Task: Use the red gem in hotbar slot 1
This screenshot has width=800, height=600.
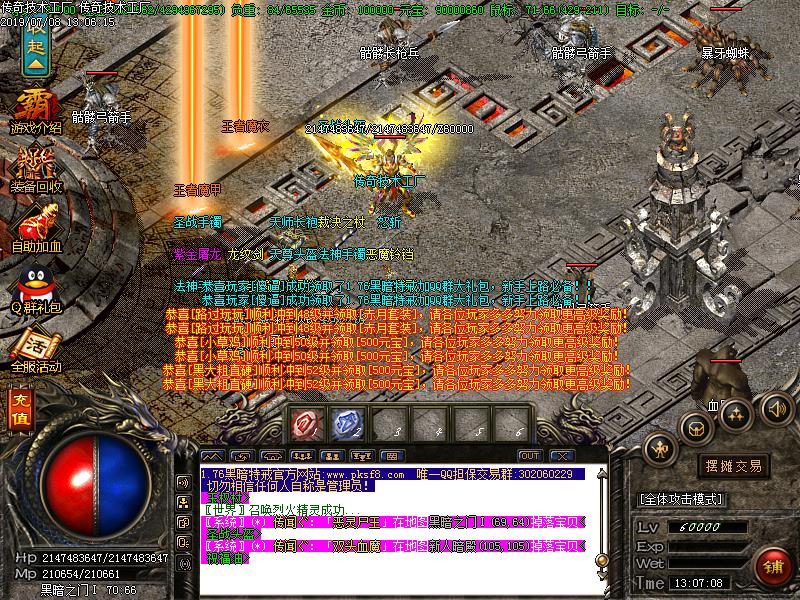Action: [x=304, y=424]
